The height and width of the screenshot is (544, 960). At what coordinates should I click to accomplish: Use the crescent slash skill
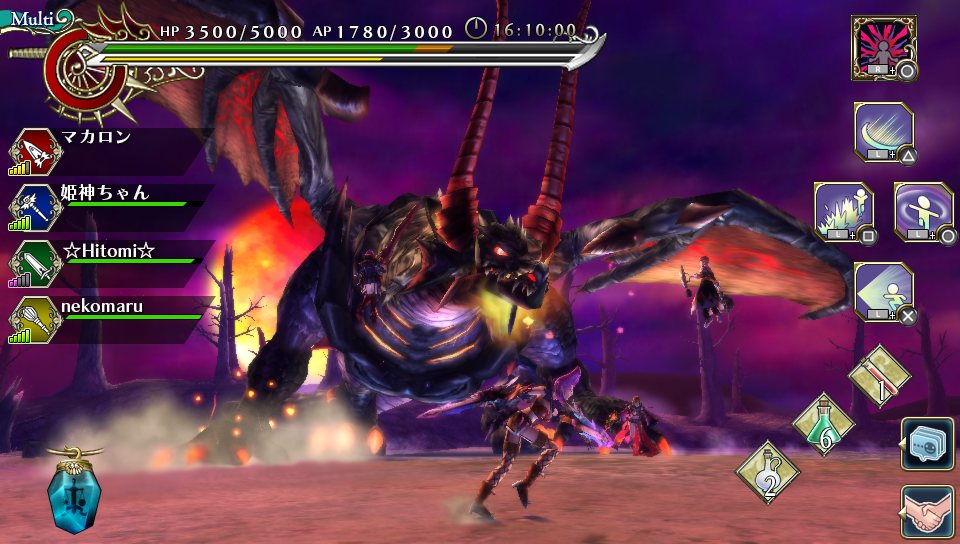(883, 132)
